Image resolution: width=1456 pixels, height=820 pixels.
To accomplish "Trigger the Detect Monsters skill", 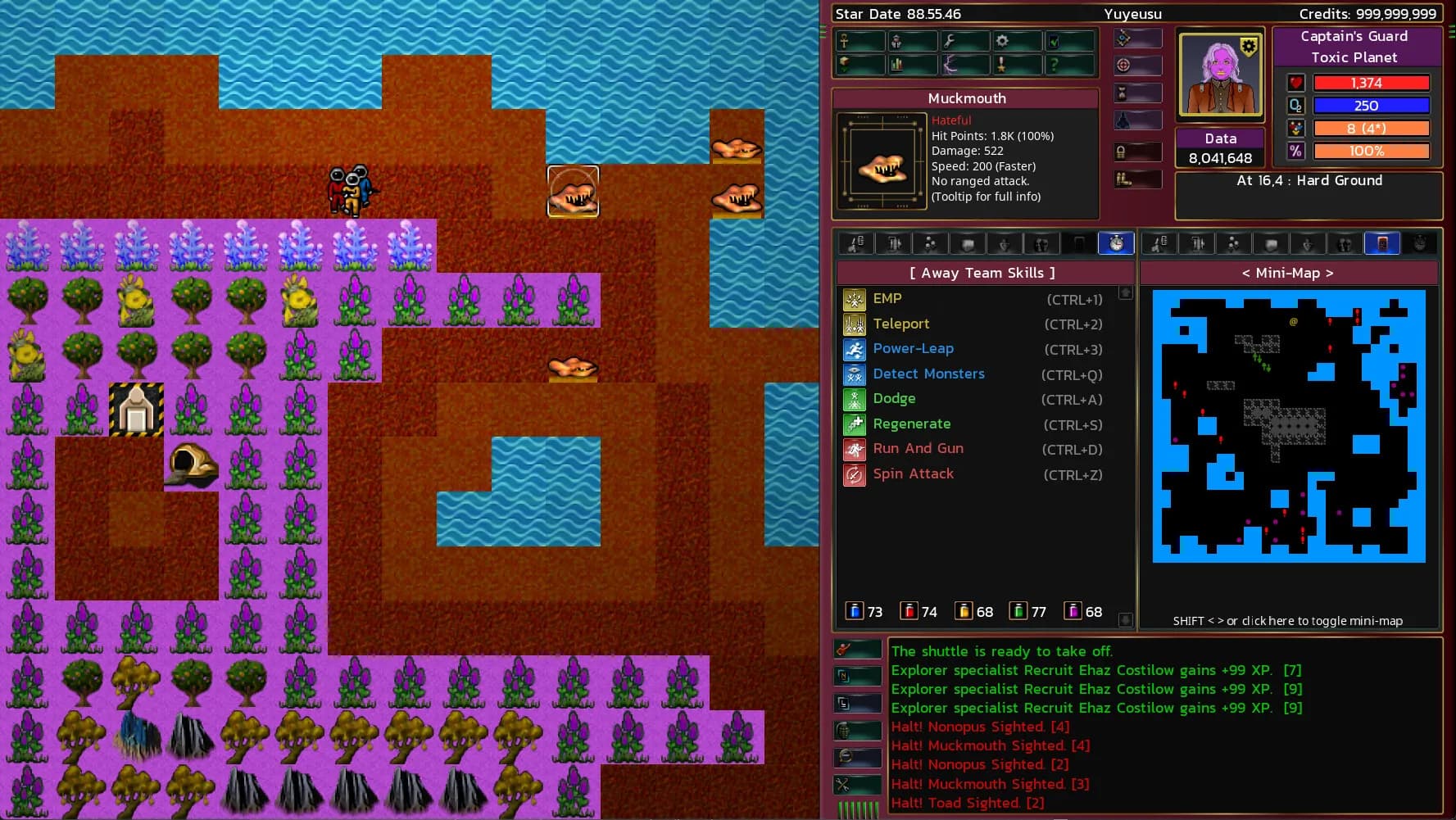I will [x=928, y=374].
